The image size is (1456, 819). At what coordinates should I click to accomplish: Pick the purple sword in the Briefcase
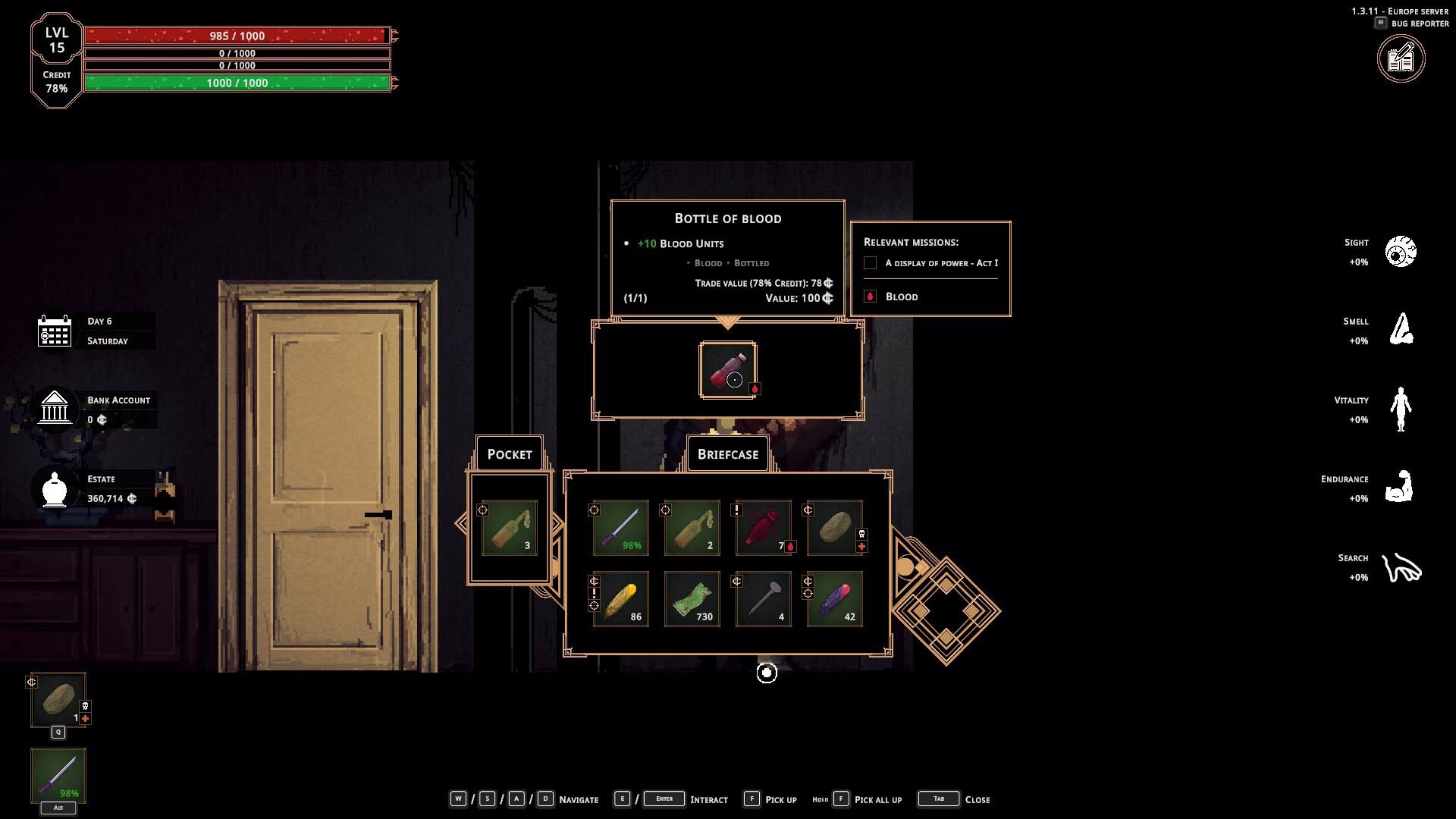tap(620, 528)
